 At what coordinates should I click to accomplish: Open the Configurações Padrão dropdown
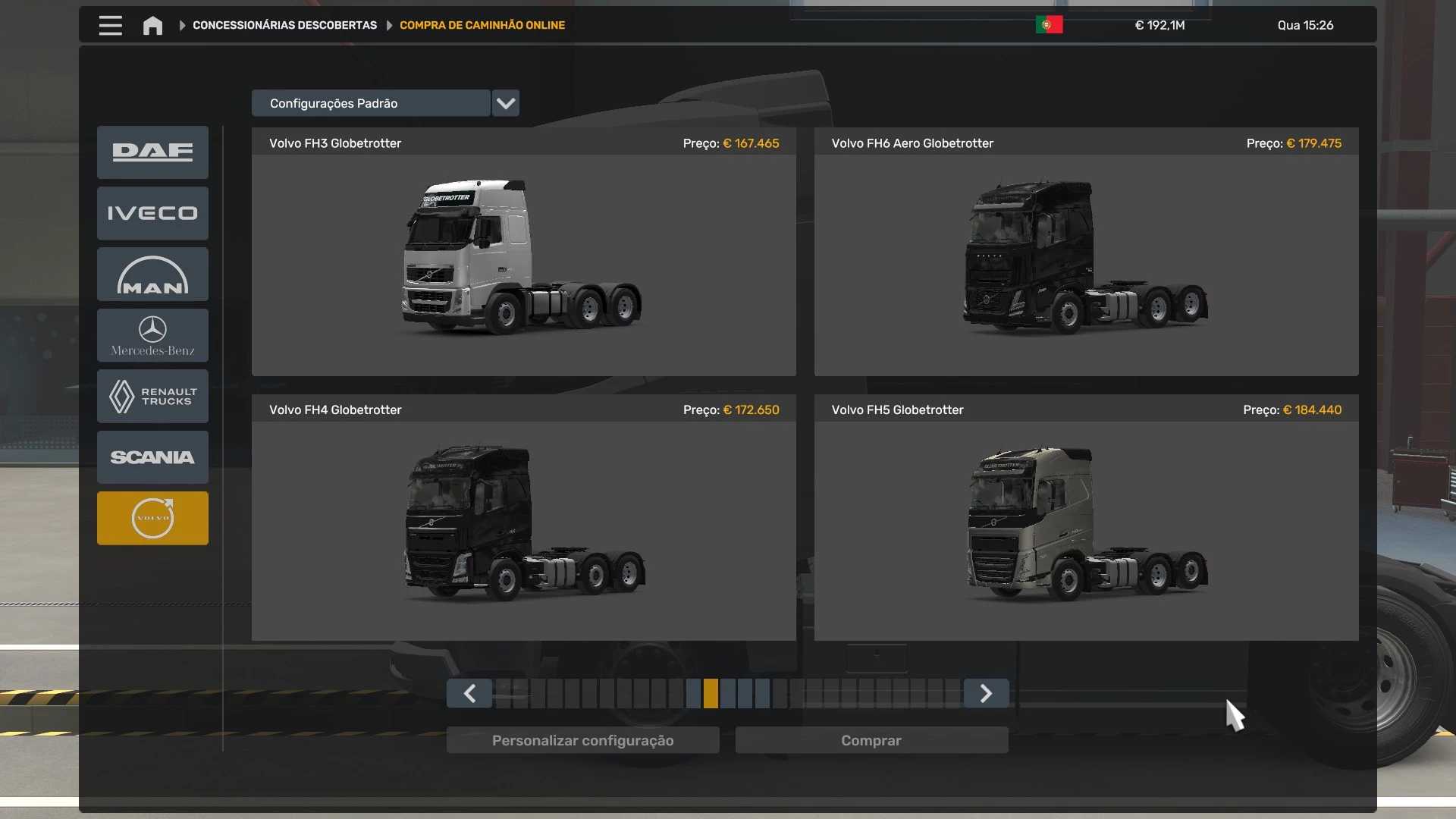tap(505, 103)
